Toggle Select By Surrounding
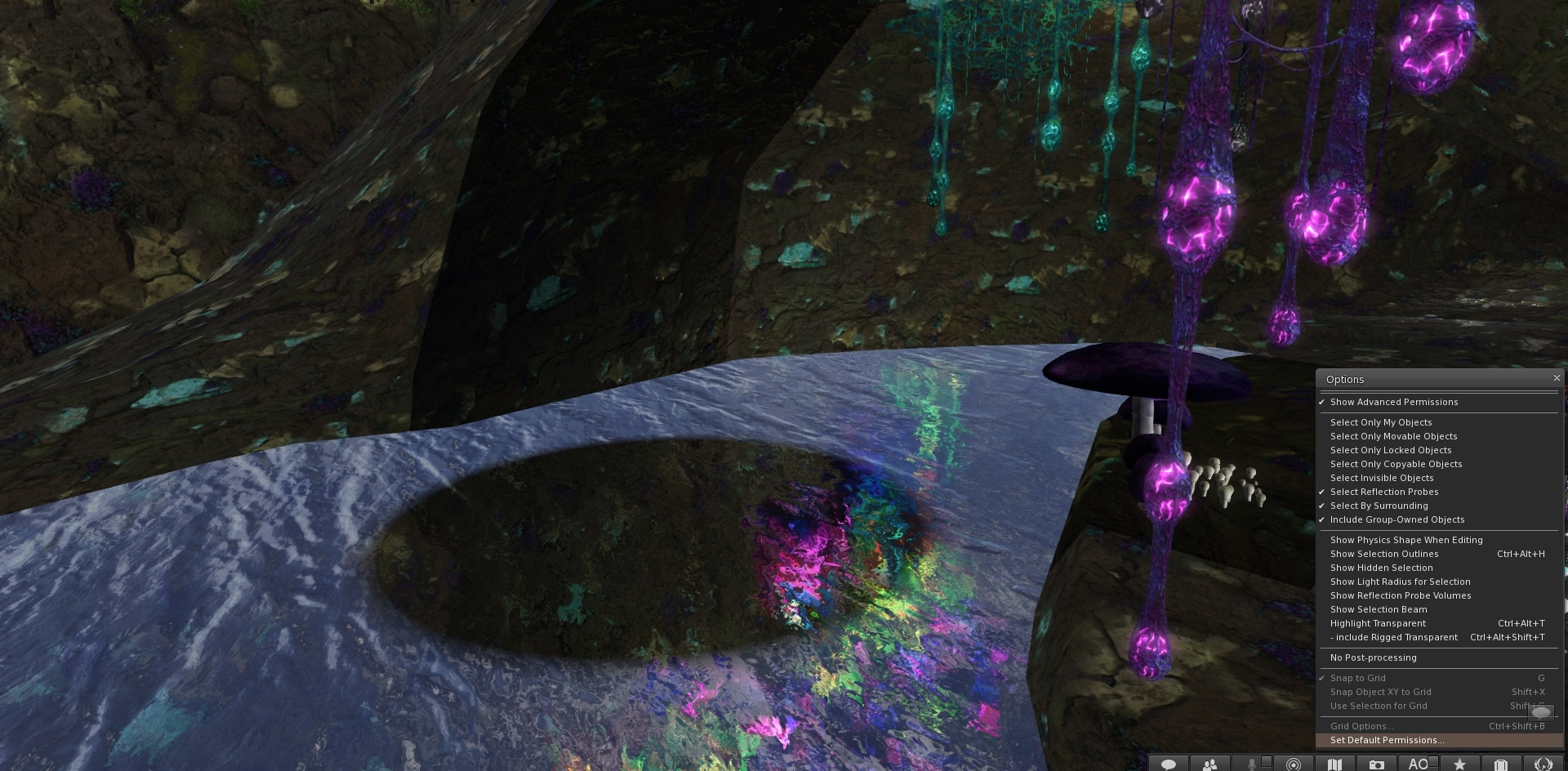The height and width of the screenshot is (771, 1568). click(1379, 506)
